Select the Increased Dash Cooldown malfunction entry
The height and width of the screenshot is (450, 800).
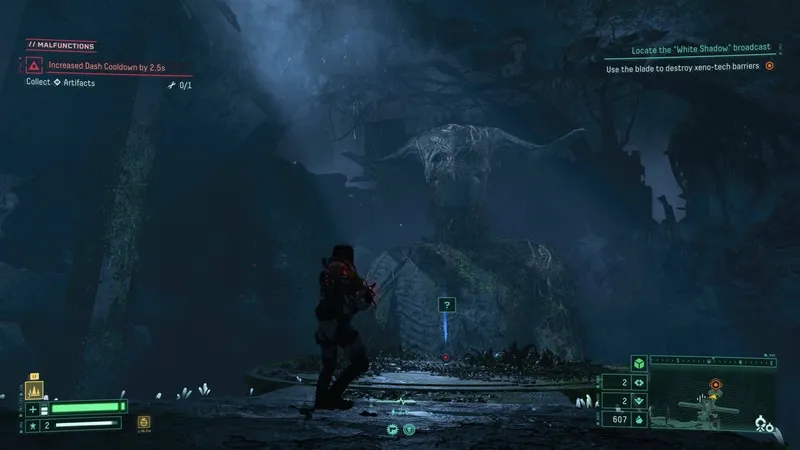[94, 65]
